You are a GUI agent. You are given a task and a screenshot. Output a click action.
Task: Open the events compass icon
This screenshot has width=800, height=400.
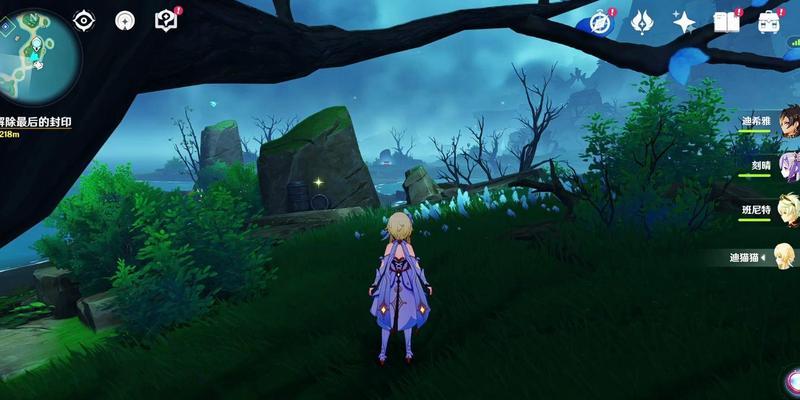[x=601, y=22]
